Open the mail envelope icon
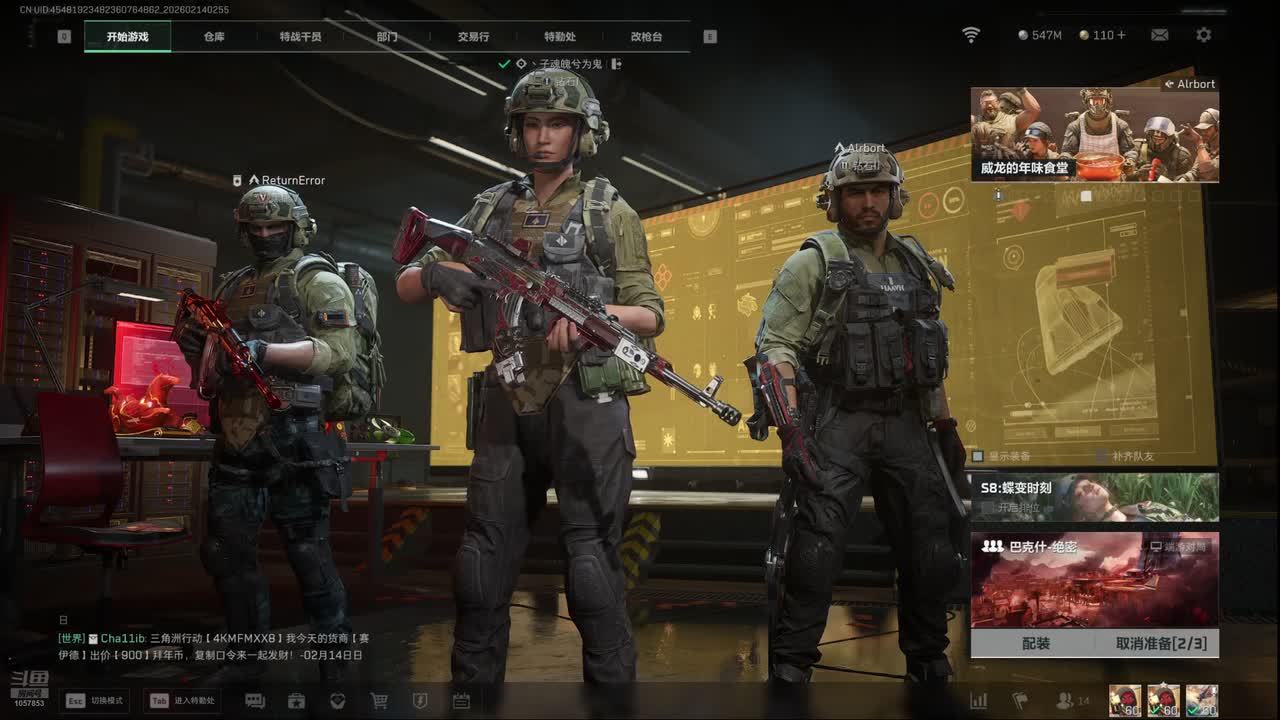The height and width of the screenshot is (720, 1280). [1159, 35]
